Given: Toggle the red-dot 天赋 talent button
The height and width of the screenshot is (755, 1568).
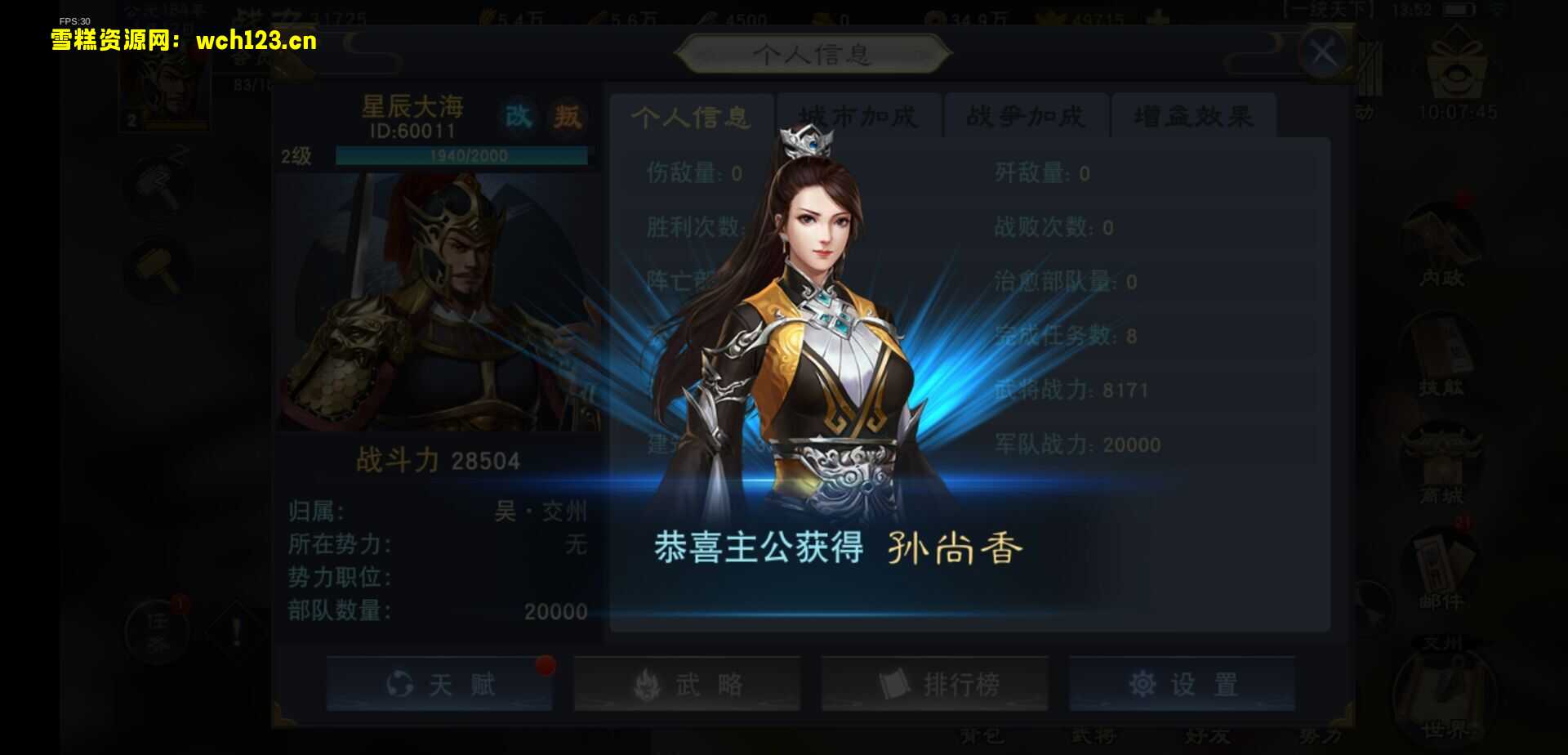Looking at the screenshot, I should pyautogui.click(x=439, y=685).
